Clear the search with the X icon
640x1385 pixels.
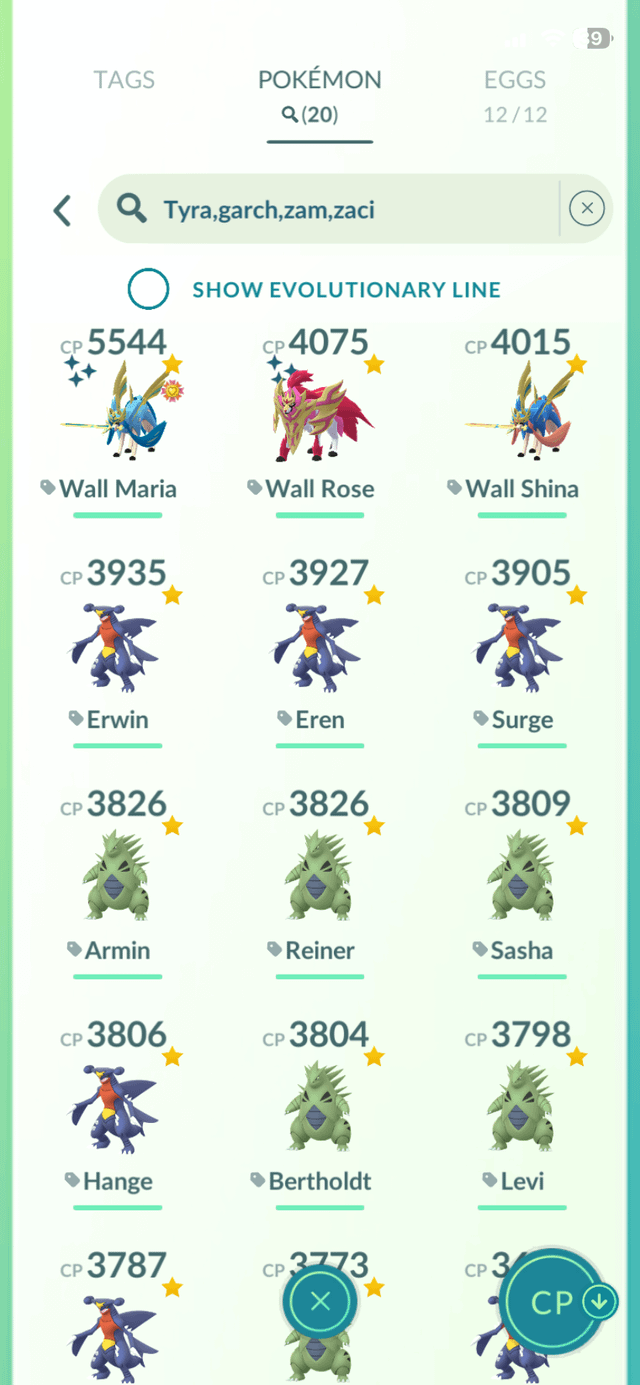tap(586, 208)
